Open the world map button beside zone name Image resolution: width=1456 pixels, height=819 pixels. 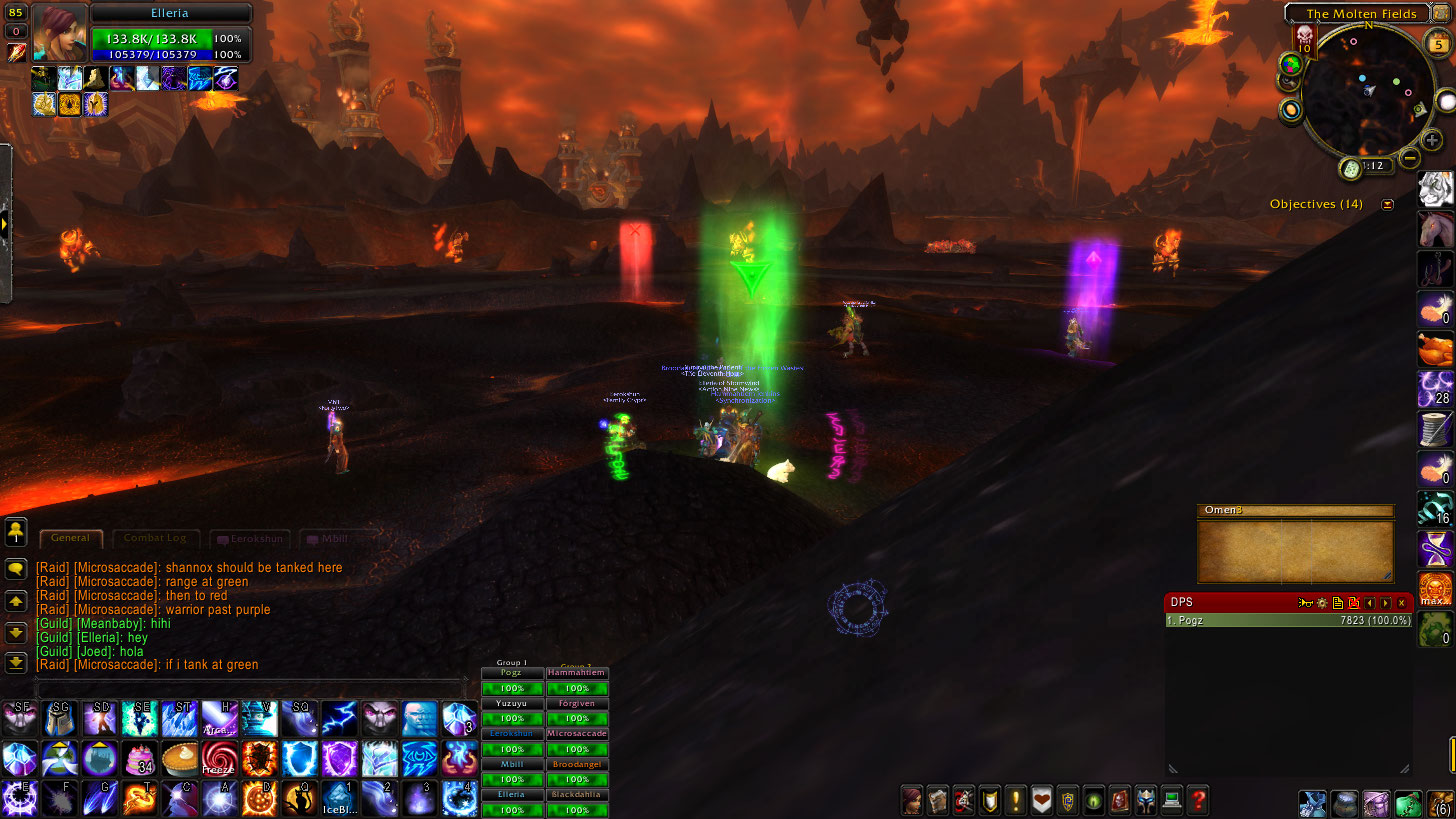tap(1441, 12)
